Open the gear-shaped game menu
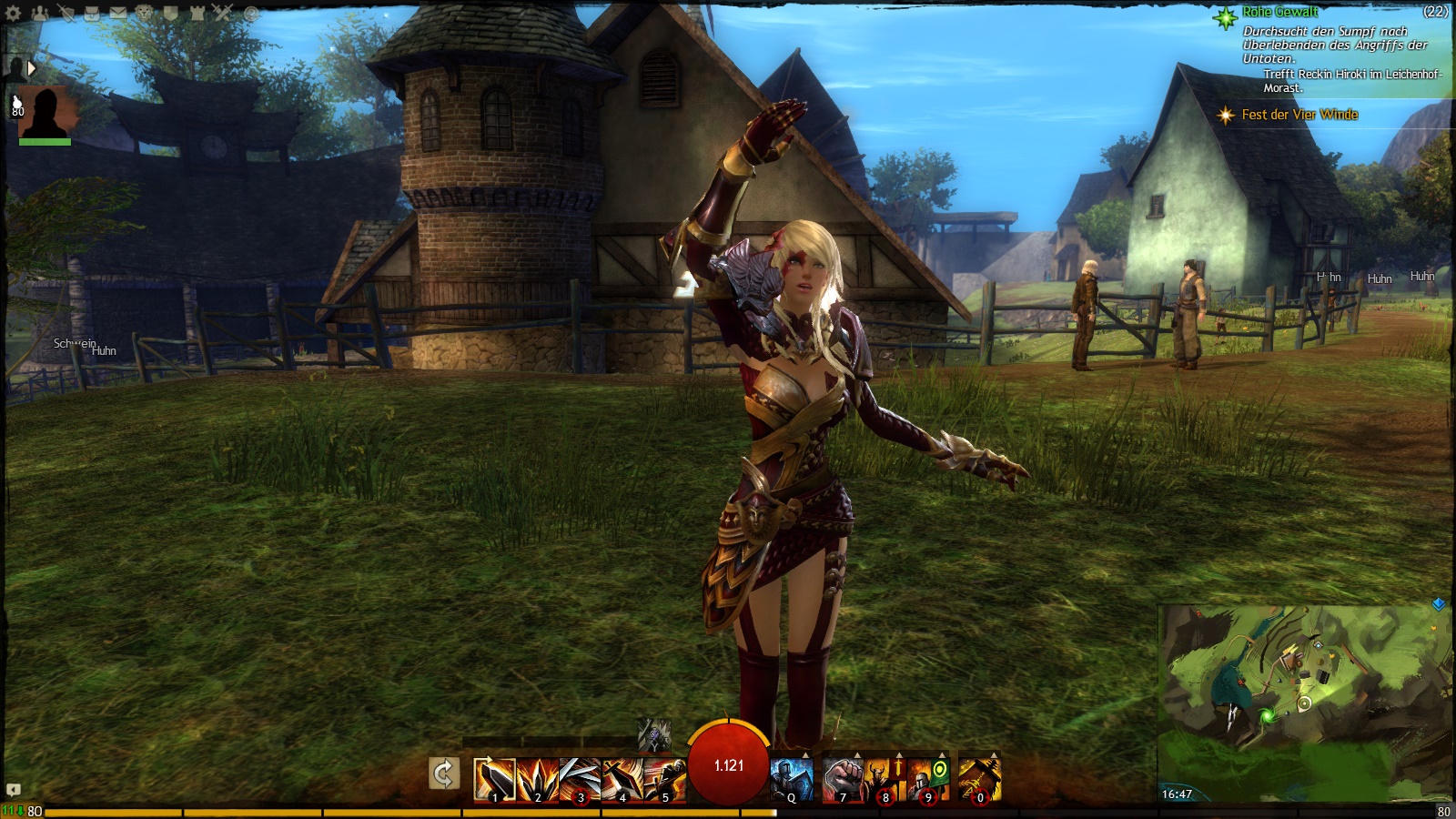Image resolution: width=1456 pixels, height=819 pixels. coord(14,14)
